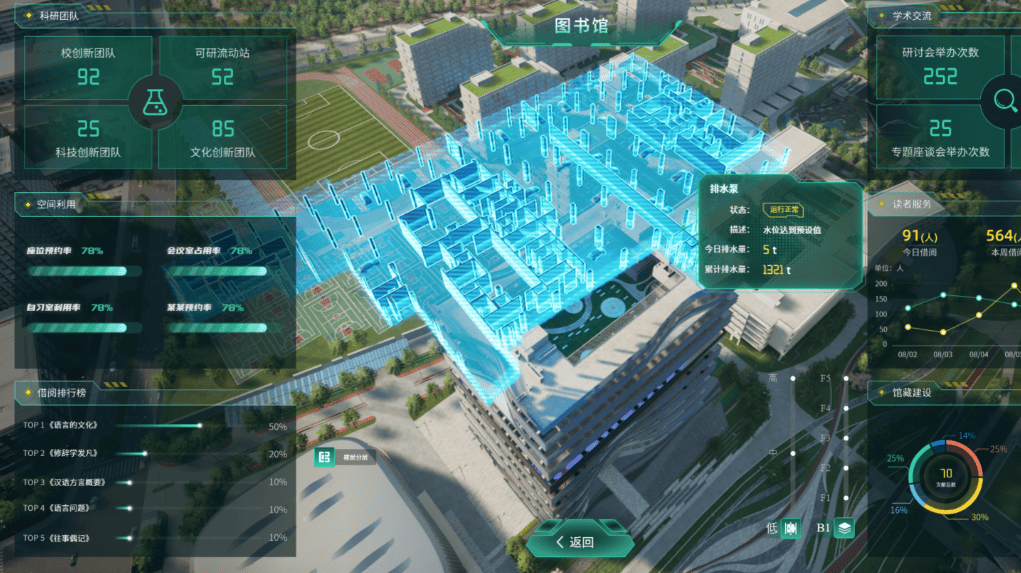Set the height level to 高

(792, 379)
